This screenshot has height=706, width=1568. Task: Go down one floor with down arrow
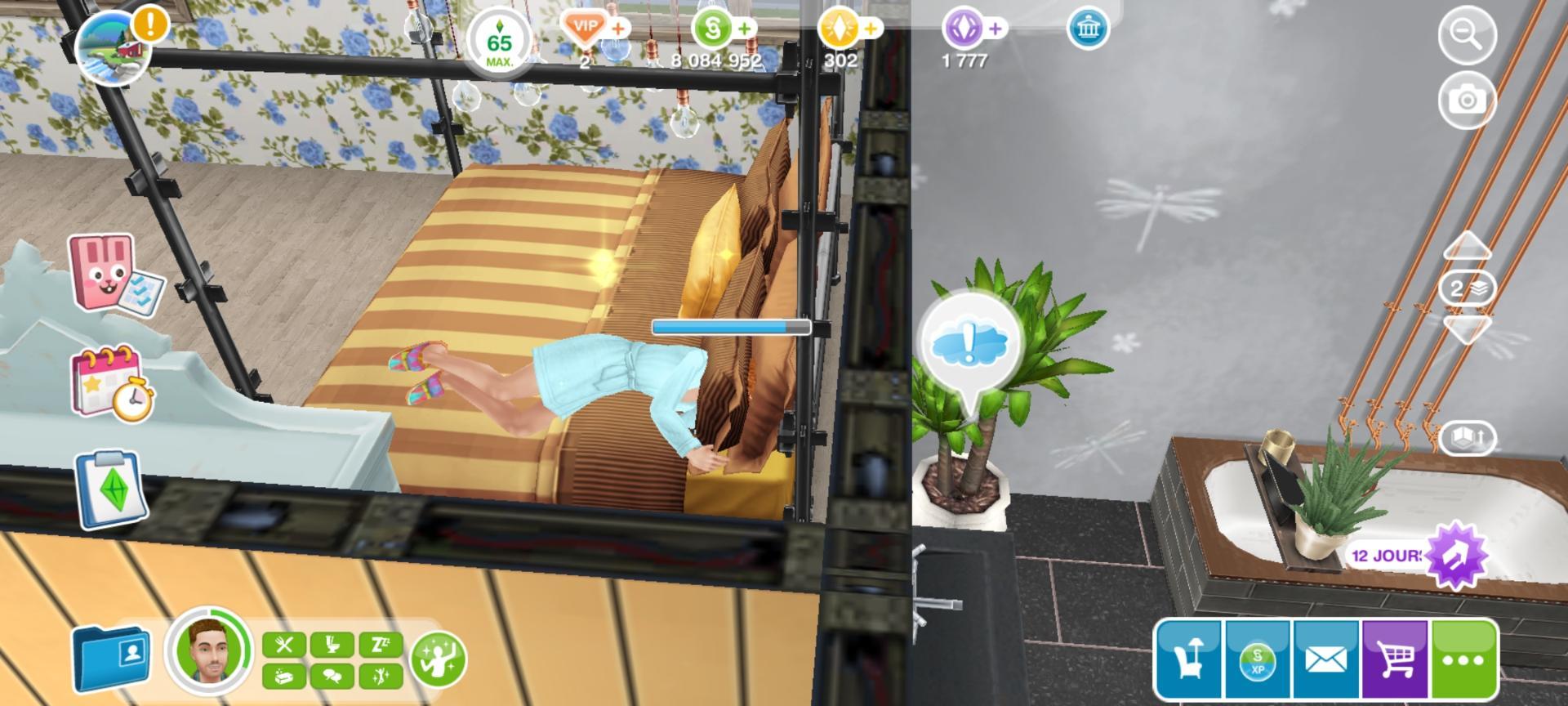[x=1468, y=329]
